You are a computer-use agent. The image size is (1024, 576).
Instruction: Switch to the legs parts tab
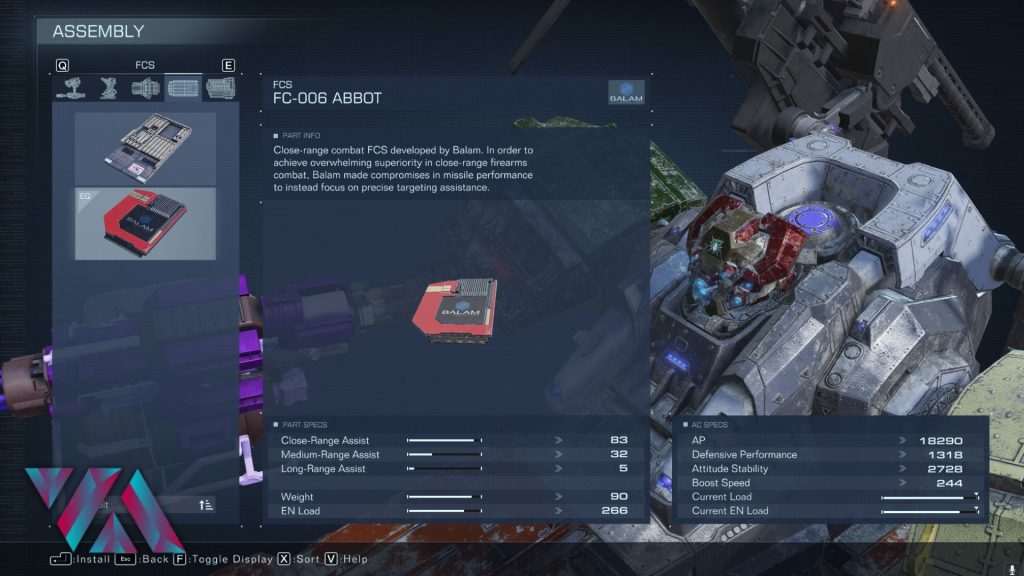click(x=108, y=88)
